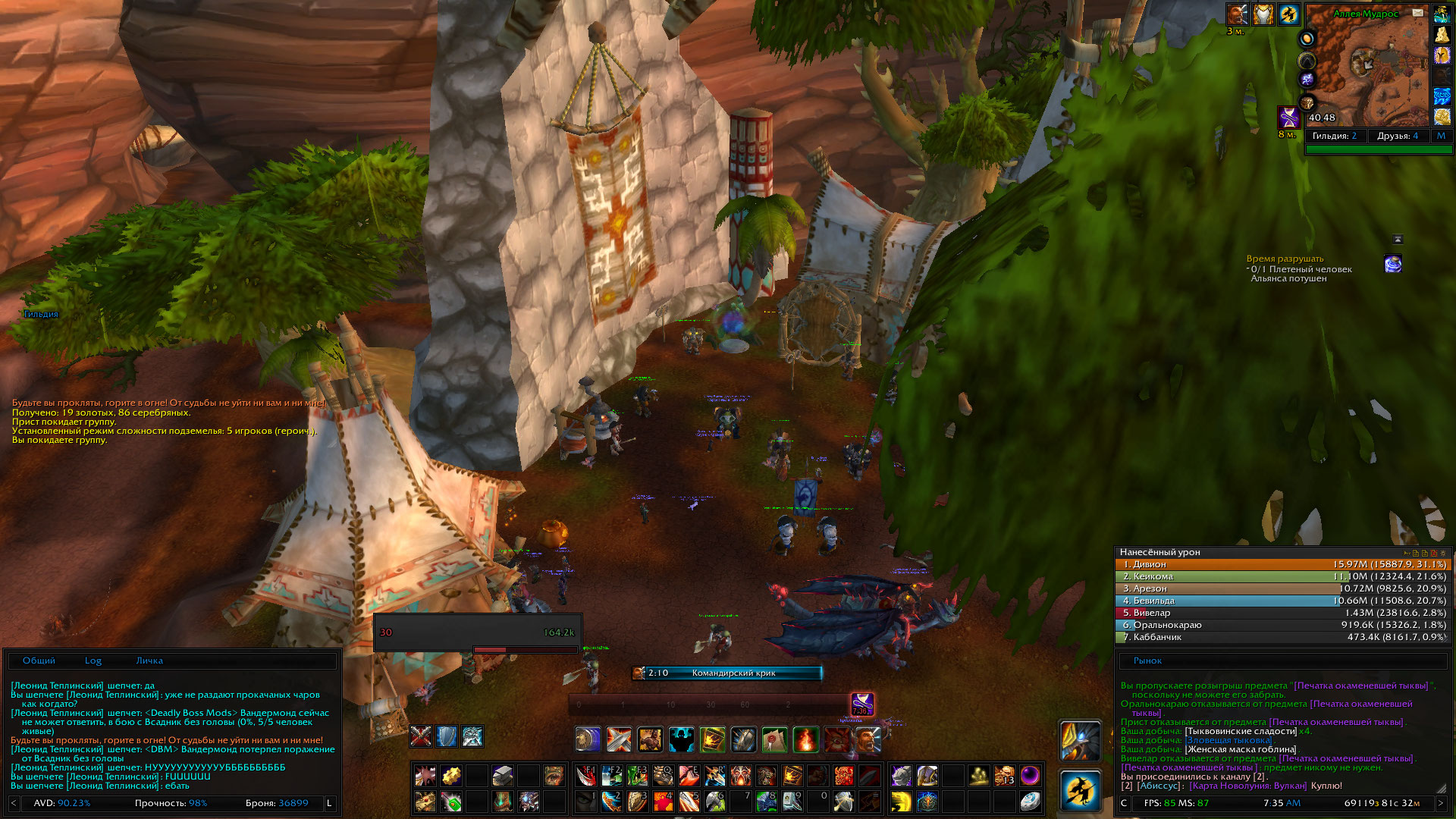The image size is (1456, 819).
Task: Activate the armored dragon mount icon
Action: pyautogui.click(x=1080, y=740)
